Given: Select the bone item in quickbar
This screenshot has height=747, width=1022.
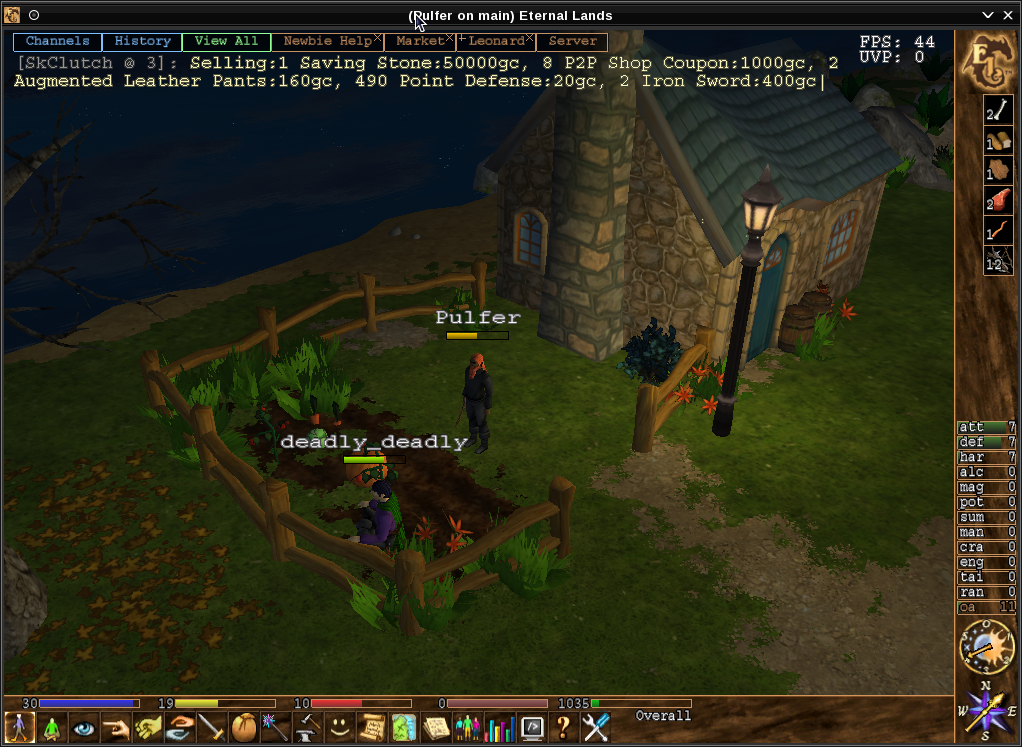Looking at the screenshot, I should pos(998,110).
